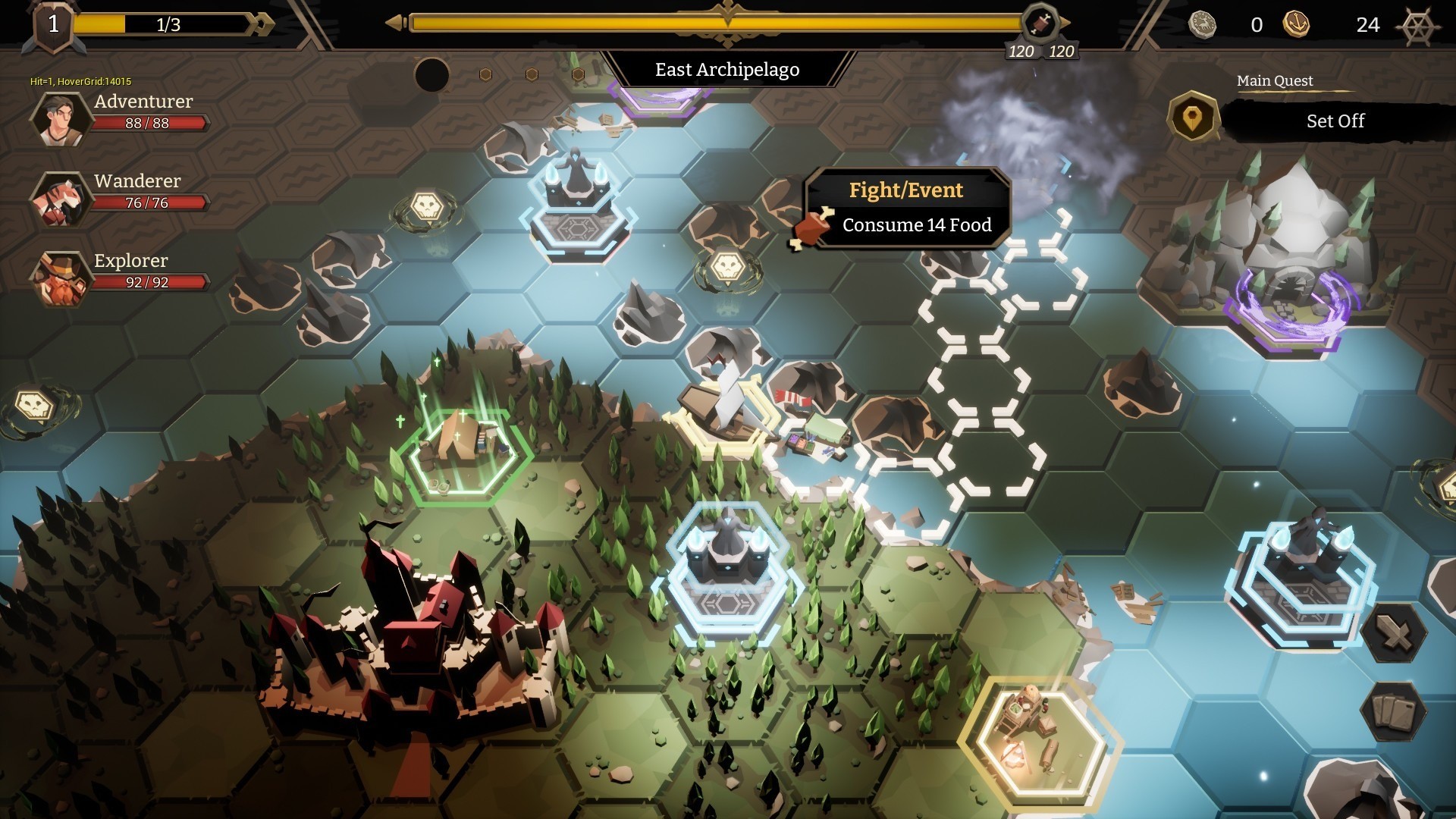Select the Adventurer party portrait

tap(60, 118)
